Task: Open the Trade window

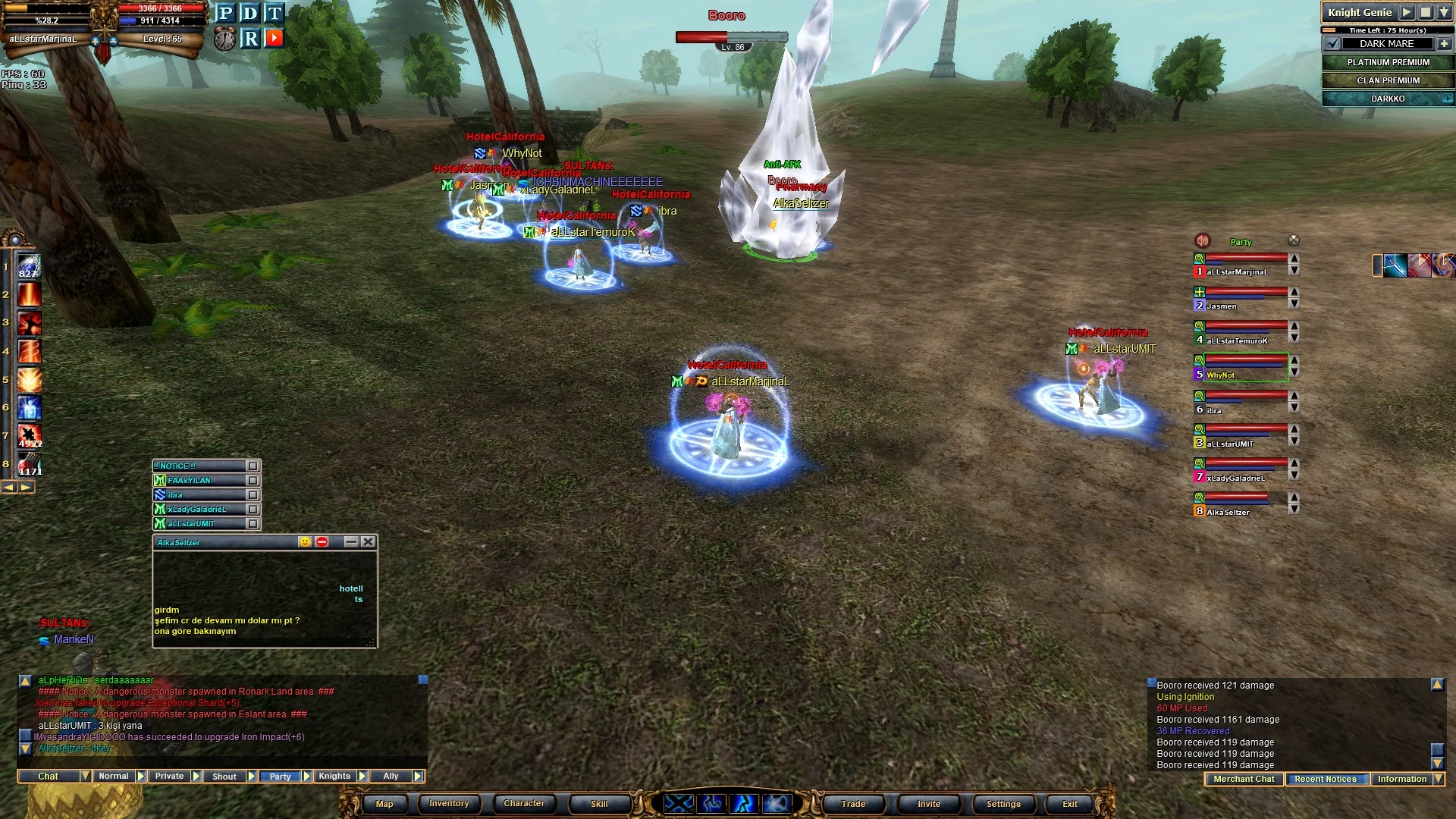Action: (853, 804)
